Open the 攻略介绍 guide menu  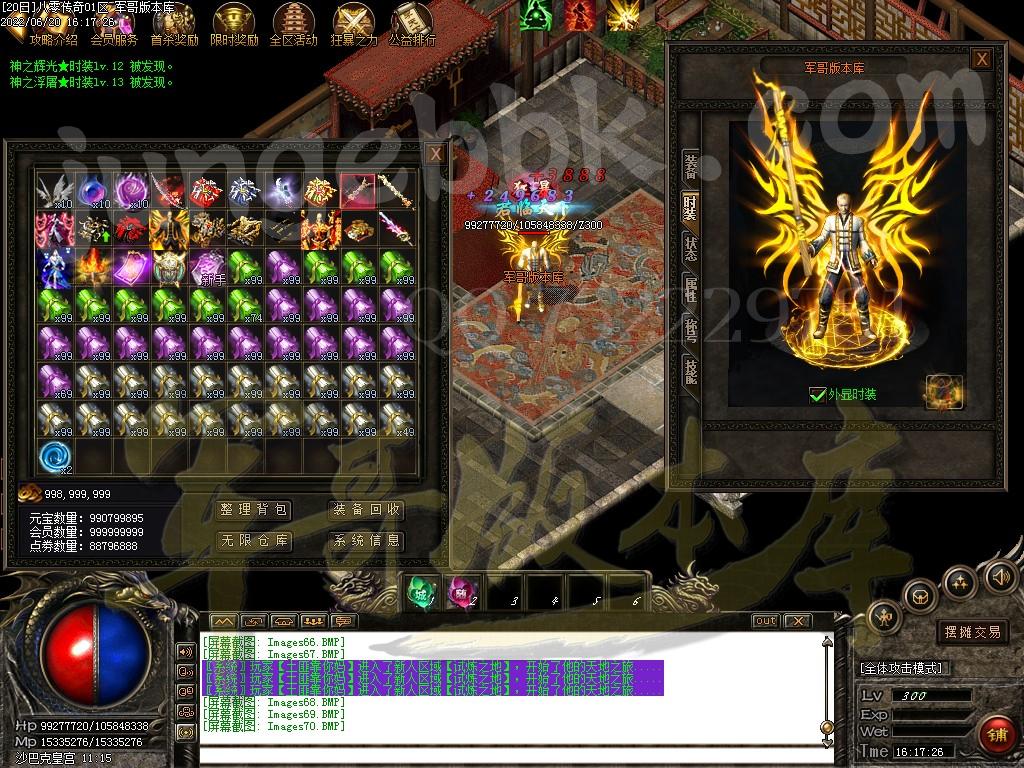pyautogui.click(x=53, y=24)
